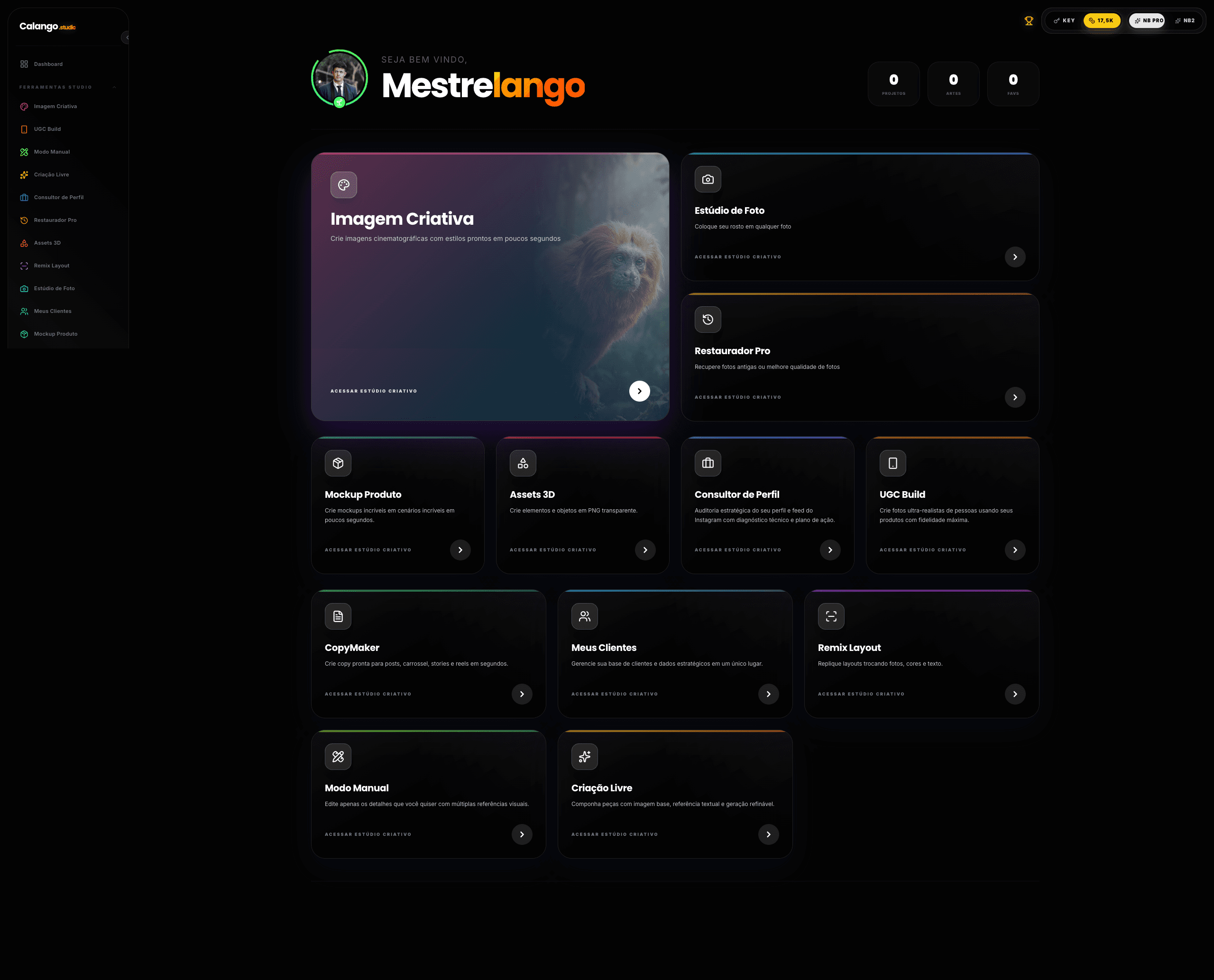Click the CopyMaker card arrow button
Viewport: 1214px width, 980px height.
coord(522,695)
